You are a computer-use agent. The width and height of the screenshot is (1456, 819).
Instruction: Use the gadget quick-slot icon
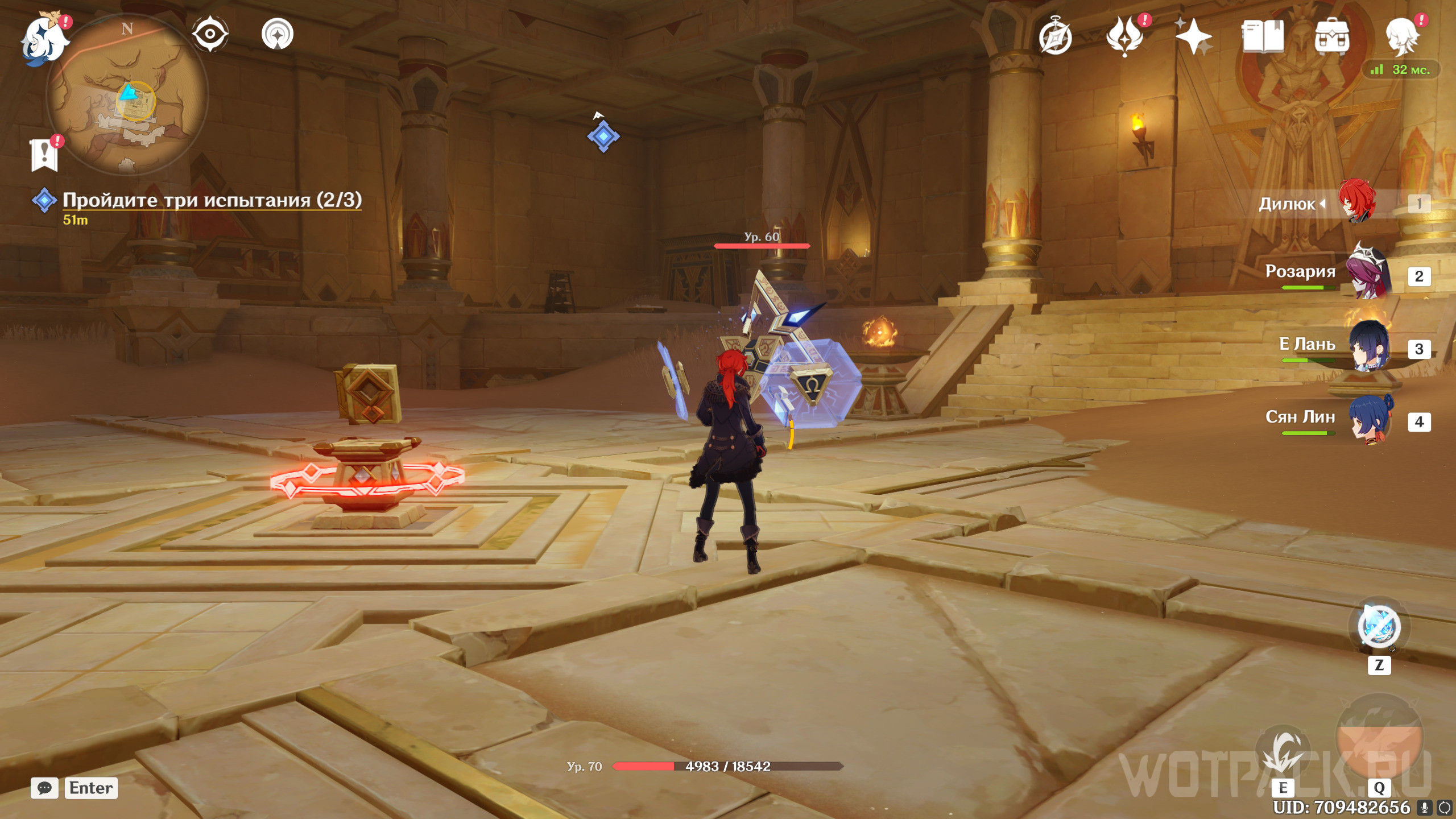(1379, 626)
